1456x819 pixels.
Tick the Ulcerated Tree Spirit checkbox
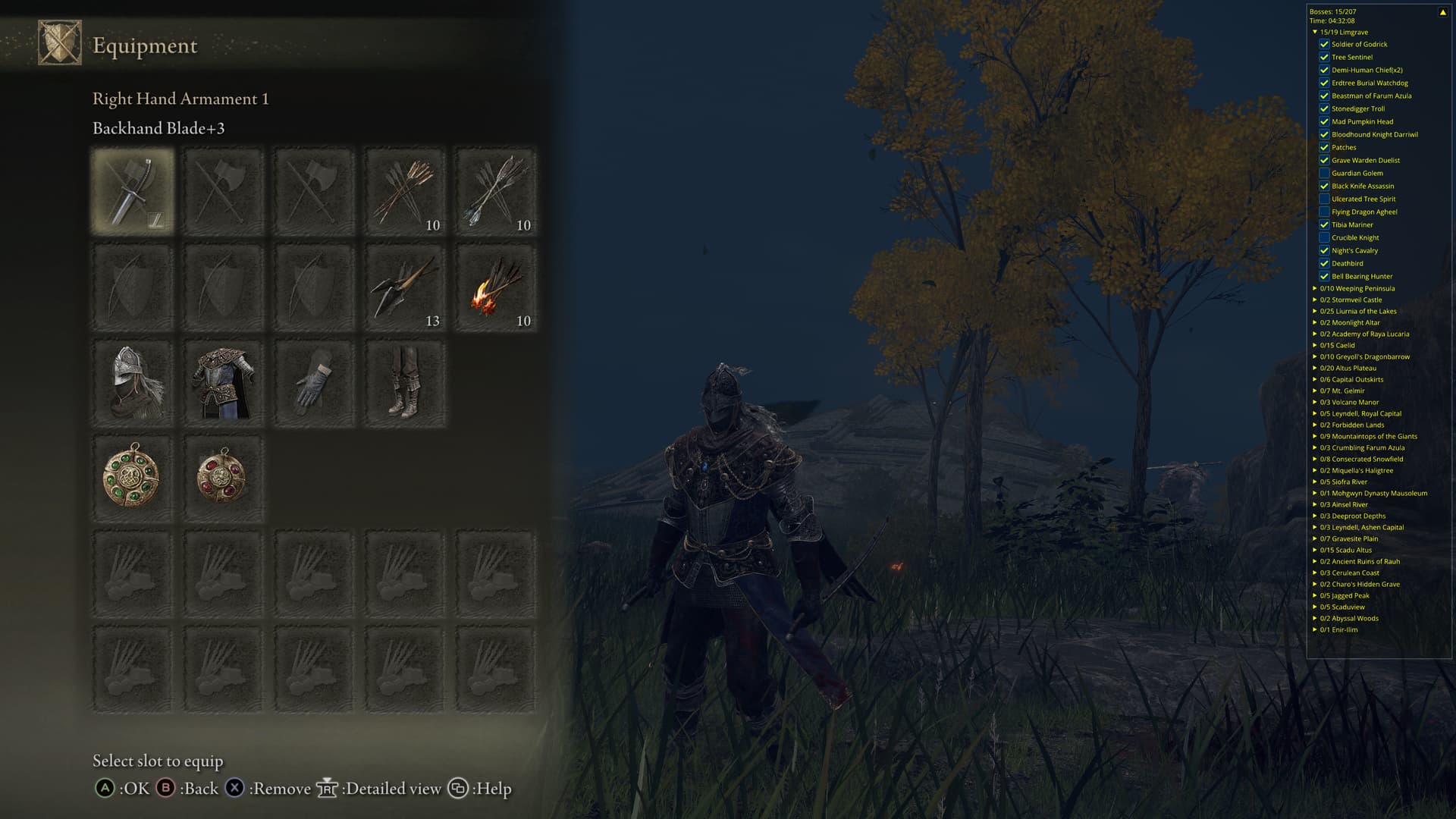tap(1324, 199)
